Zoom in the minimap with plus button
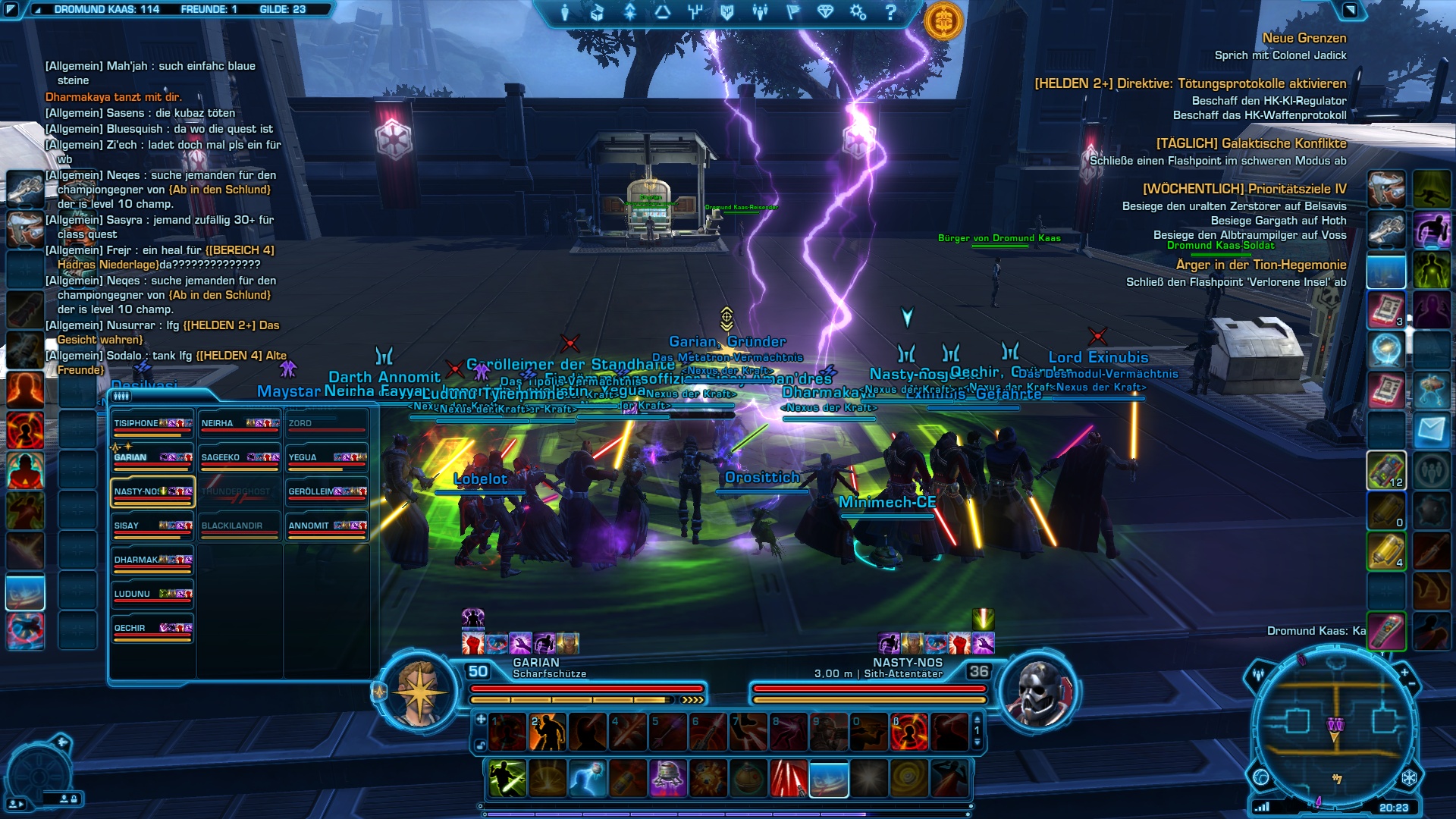 (1404, 673)
